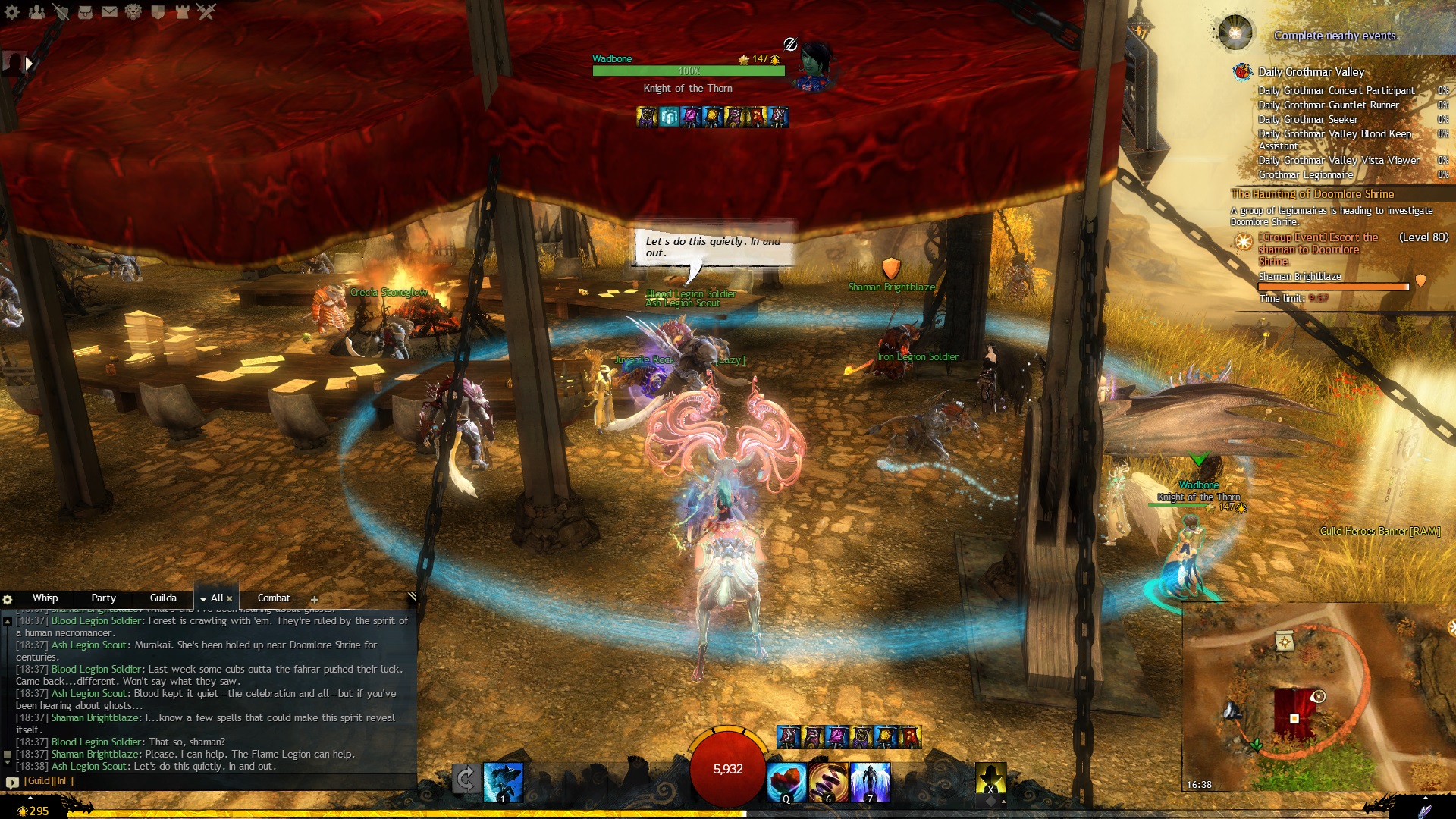
Task: Switch to the Combat chat tab
Action: point(274,598)
